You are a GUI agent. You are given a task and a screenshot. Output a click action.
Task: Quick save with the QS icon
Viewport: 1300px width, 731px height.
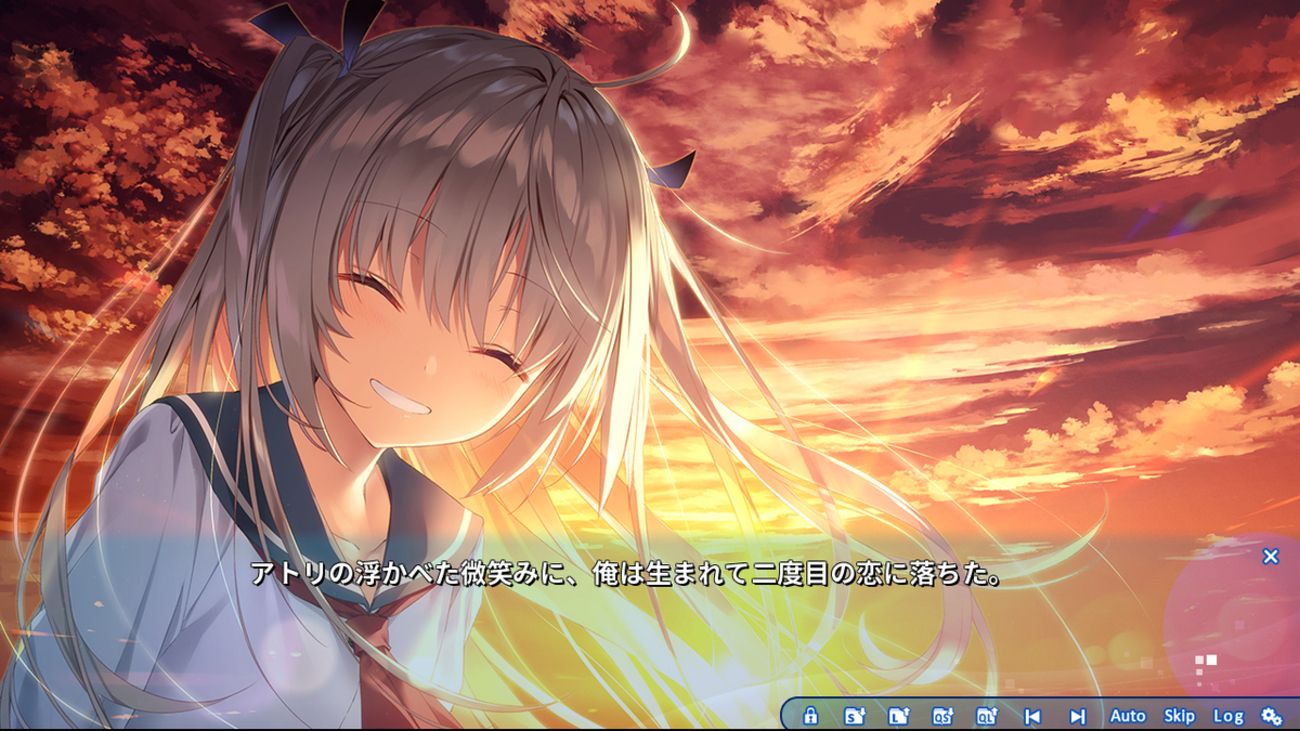pyautogui.click(x=942, y=716)
